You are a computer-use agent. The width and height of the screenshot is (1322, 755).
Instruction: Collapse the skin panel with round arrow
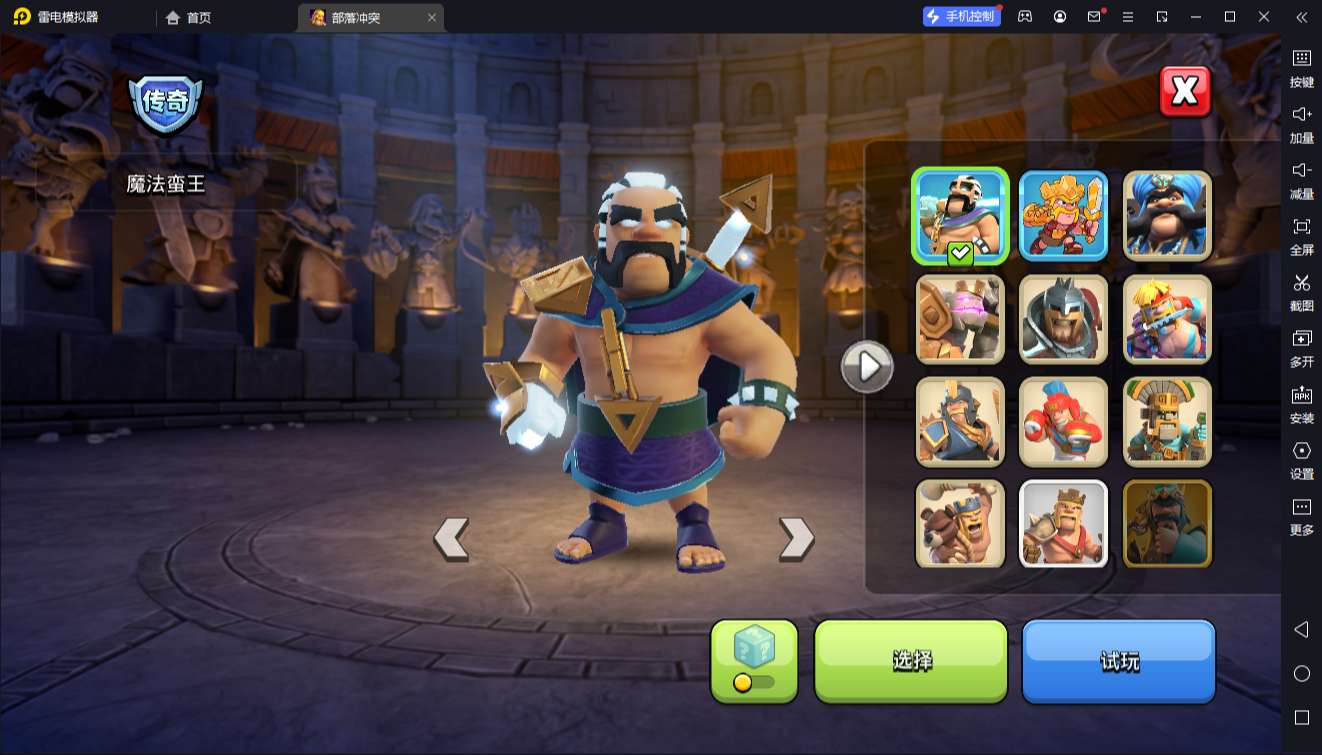(866, 367)
